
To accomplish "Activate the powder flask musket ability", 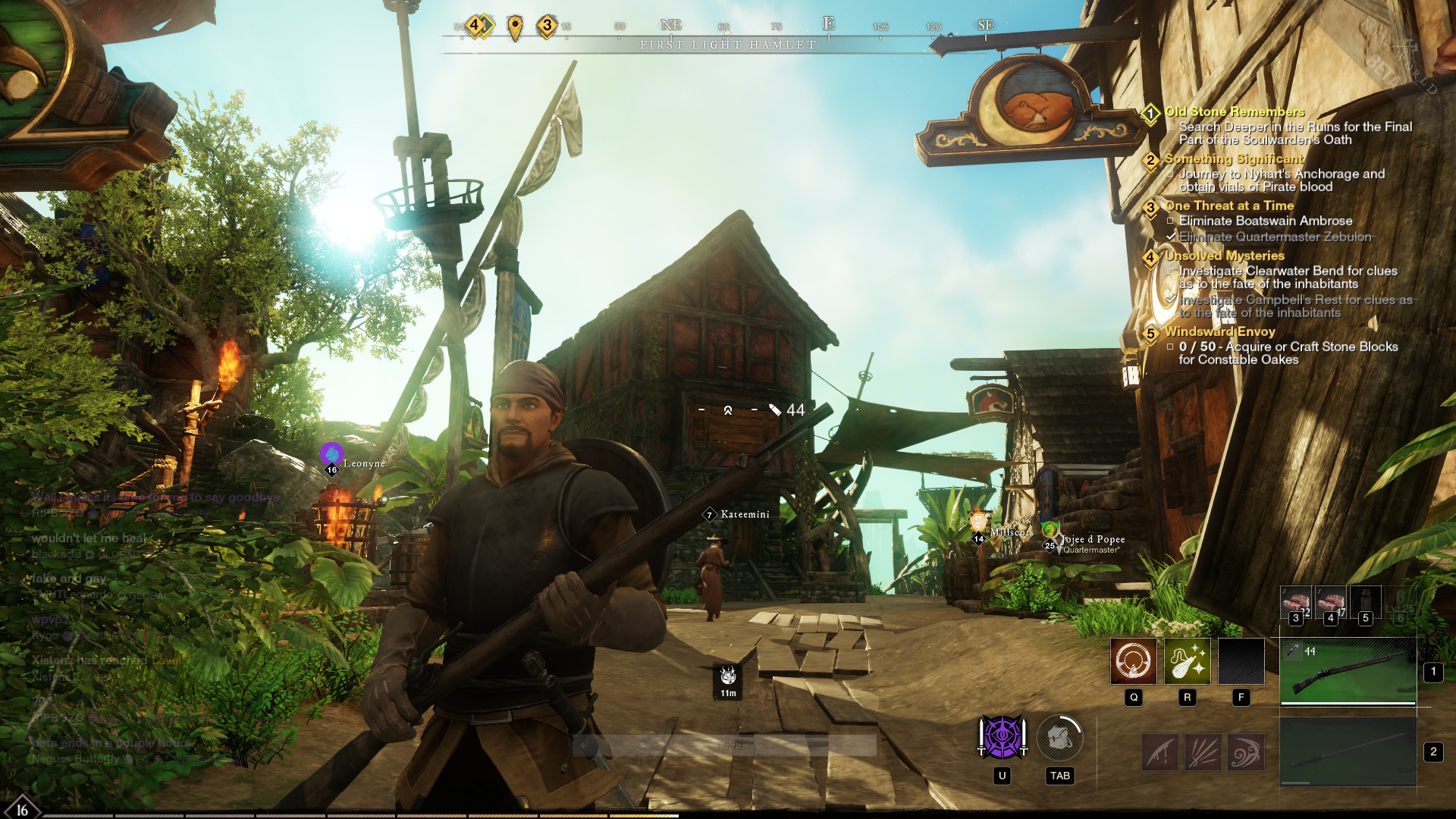I will pos(1187,661).
